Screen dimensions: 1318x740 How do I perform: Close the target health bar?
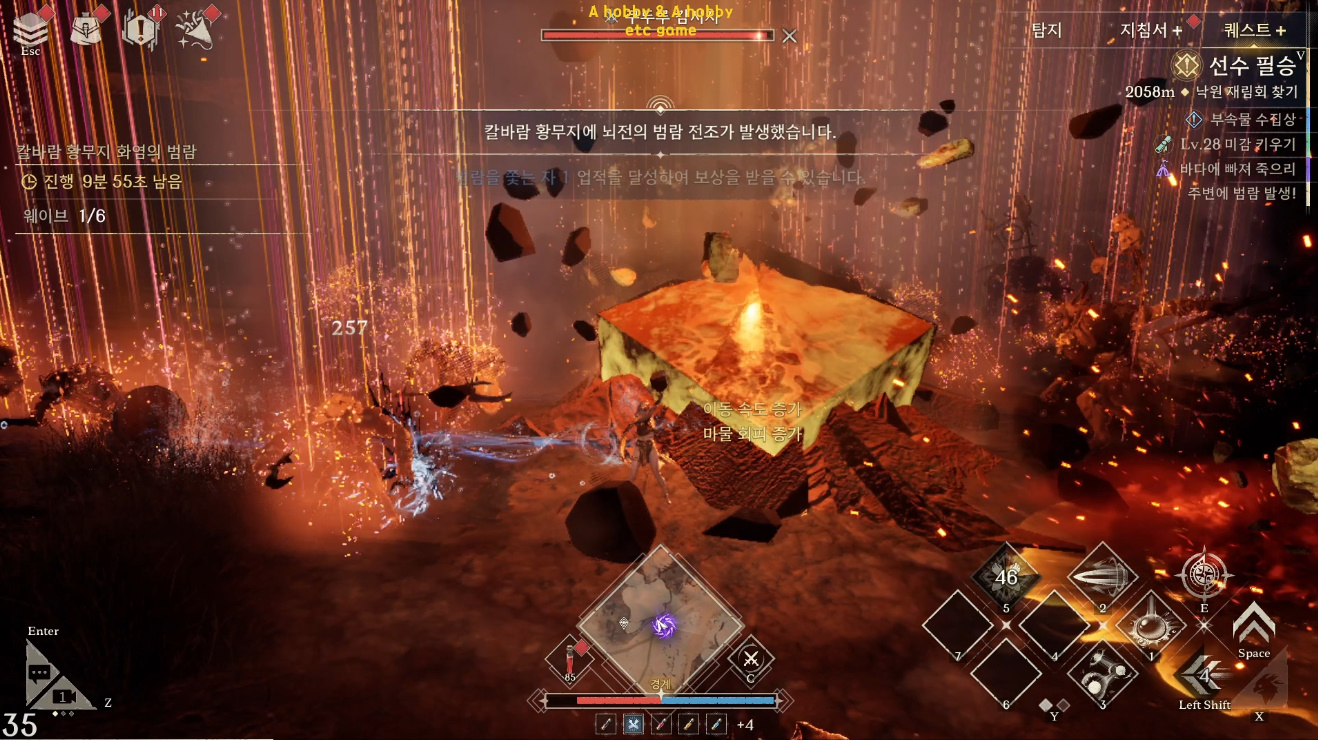pos(789,36)
